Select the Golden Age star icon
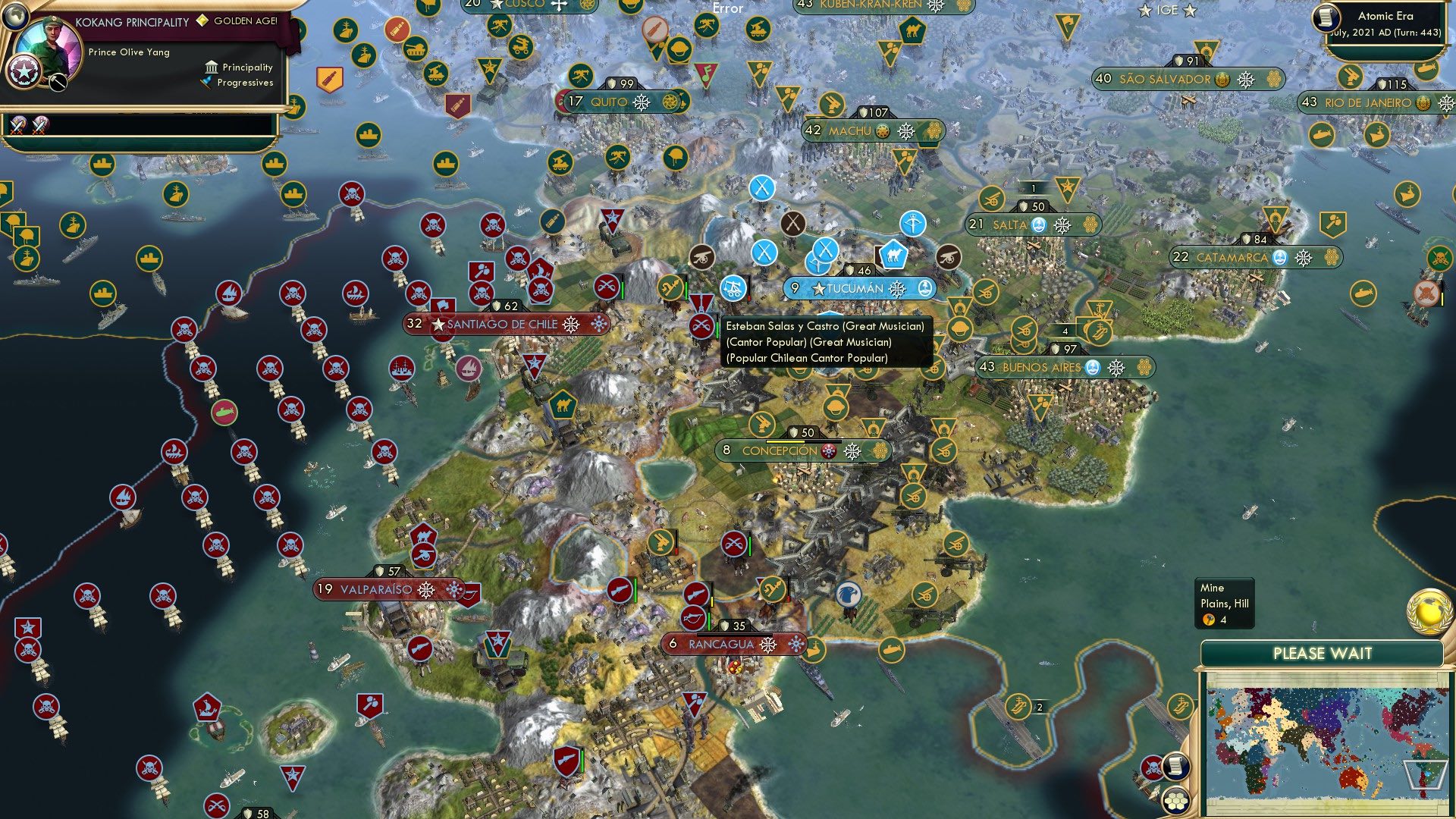Screen dimensions: 1456x819 click(202, 23)
